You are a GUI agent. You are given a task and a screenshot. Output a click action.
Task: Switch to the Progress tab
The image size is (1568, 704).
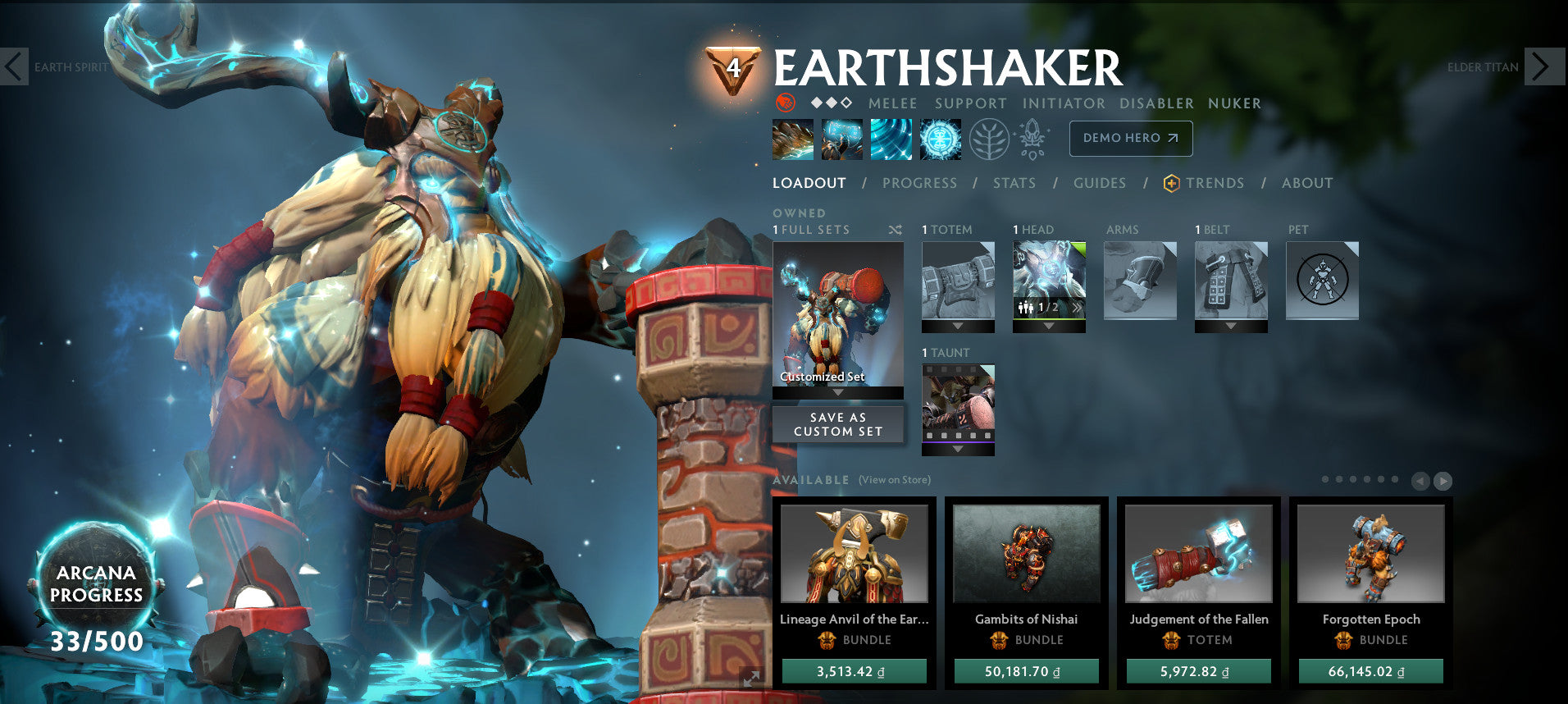click(919, 183)
